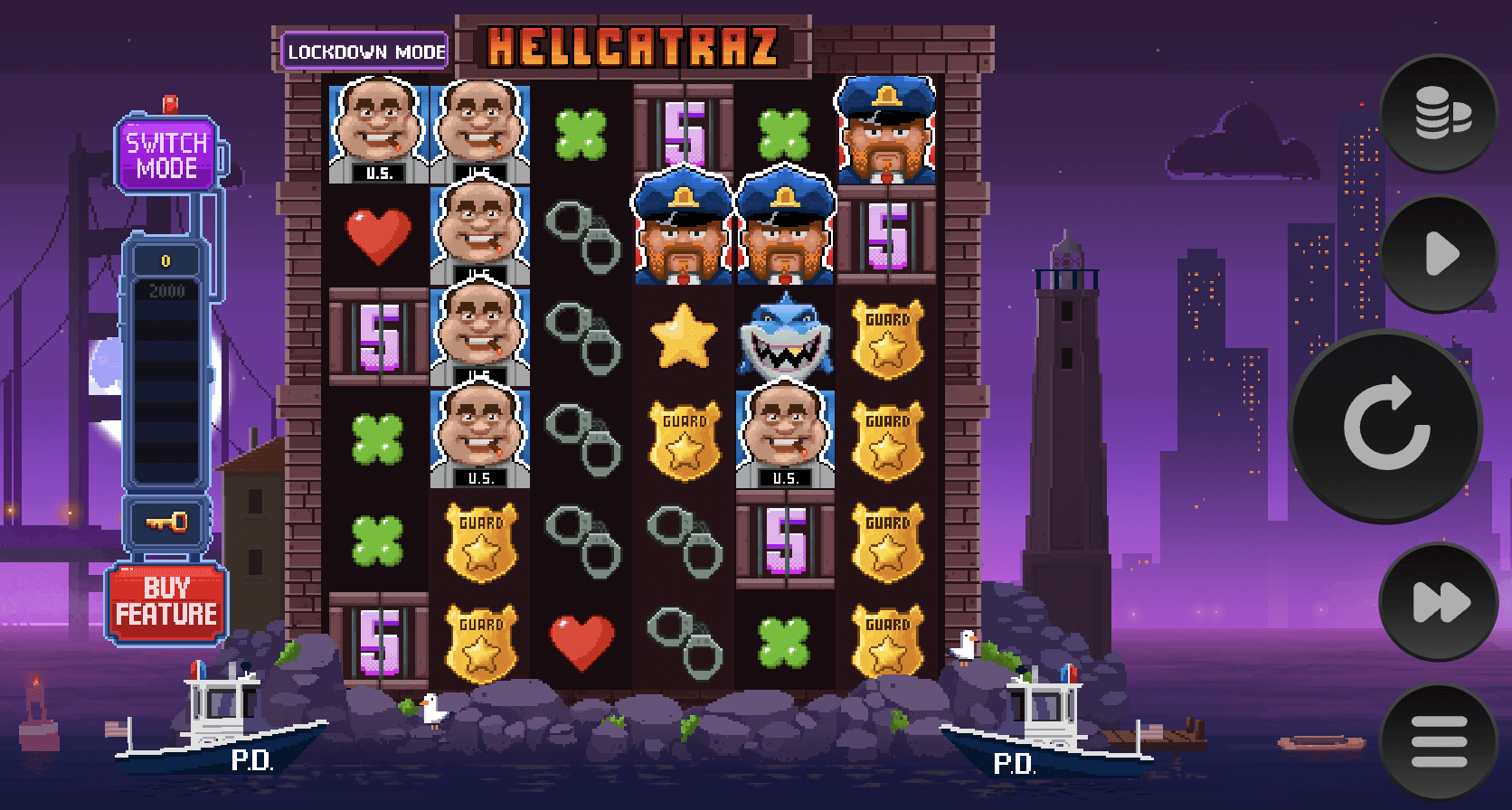Start autoplay with the play triangle button
1512x810 pixels.
click(1439, 254)
